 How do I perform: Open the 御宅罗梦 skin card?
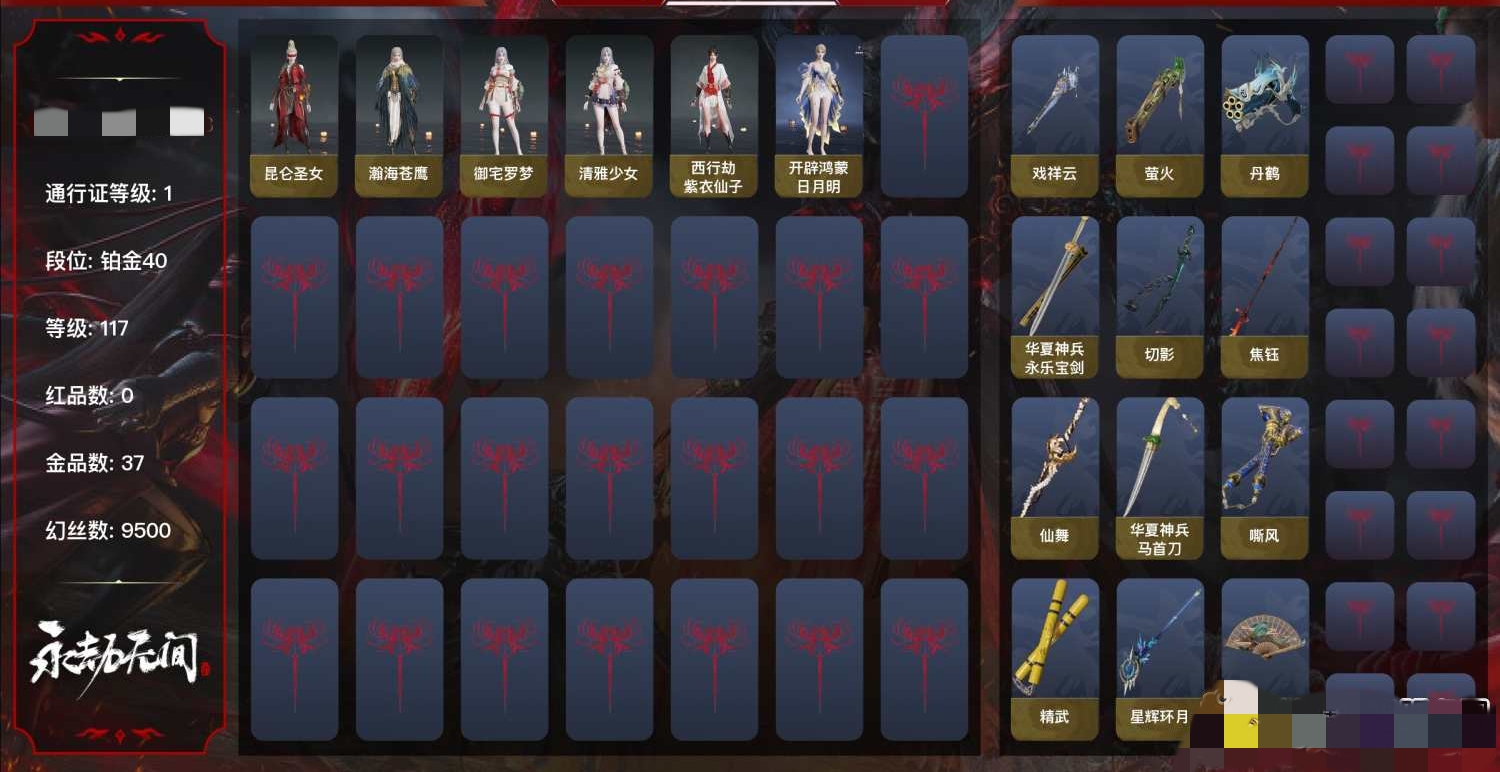point(504,116)
